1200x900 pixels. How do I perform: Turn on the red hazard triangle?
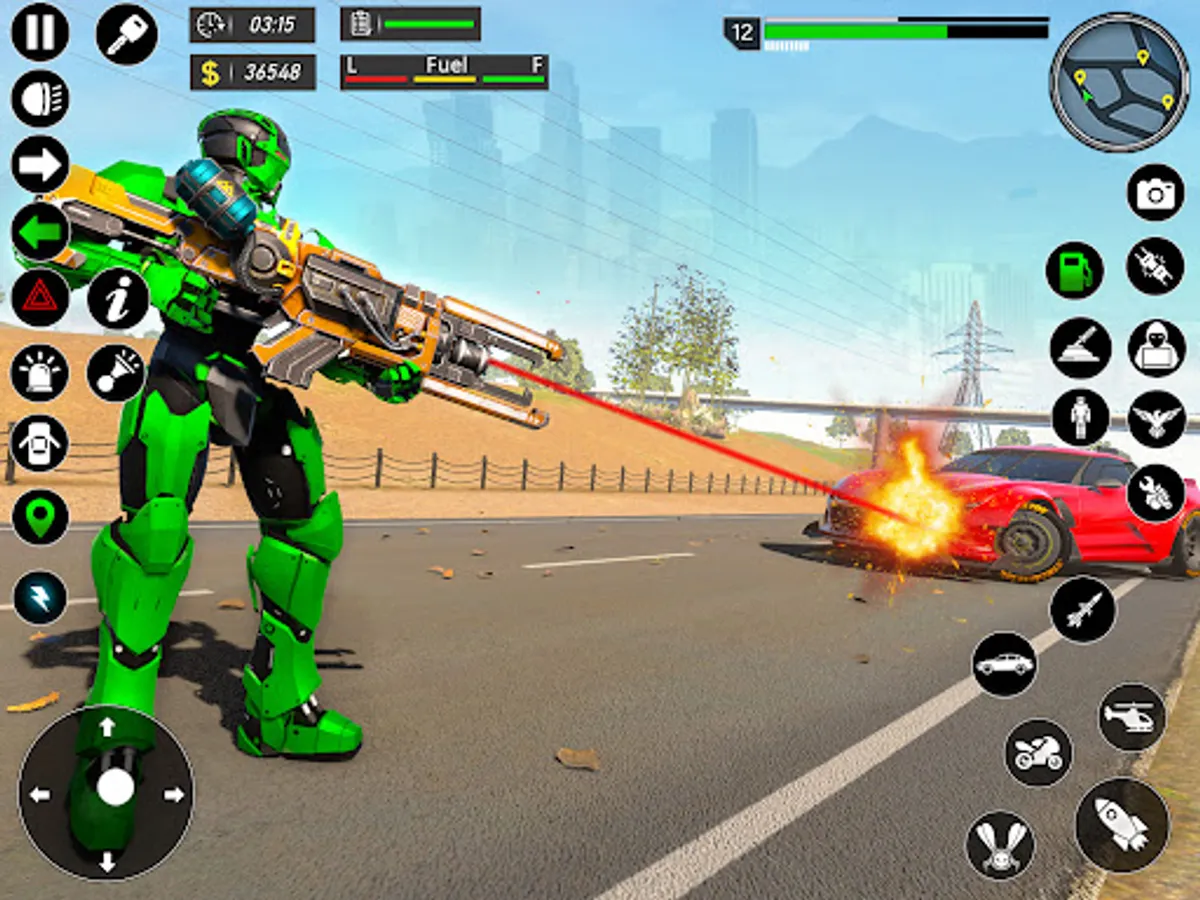(x=40, y=298)
